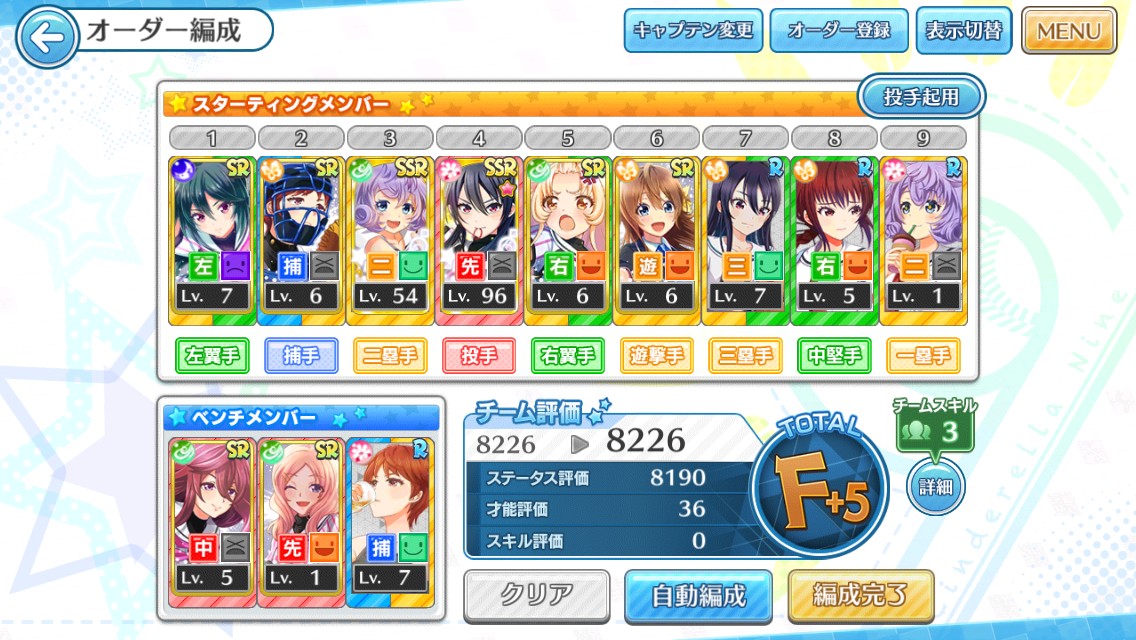Pick the masked catcher card in slot 2
Screen dimensions: 1136x640
301,240
